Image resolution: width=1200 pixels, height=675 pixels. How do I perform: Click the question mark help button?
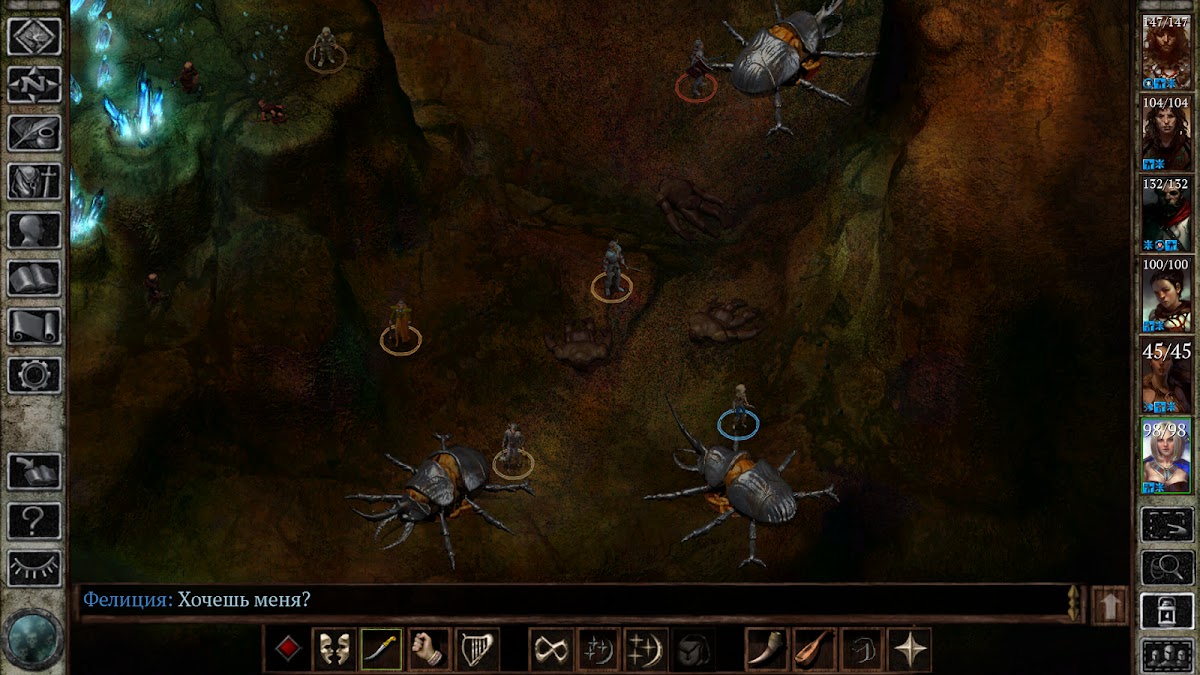pyautogui.click(x=34, y=520)
